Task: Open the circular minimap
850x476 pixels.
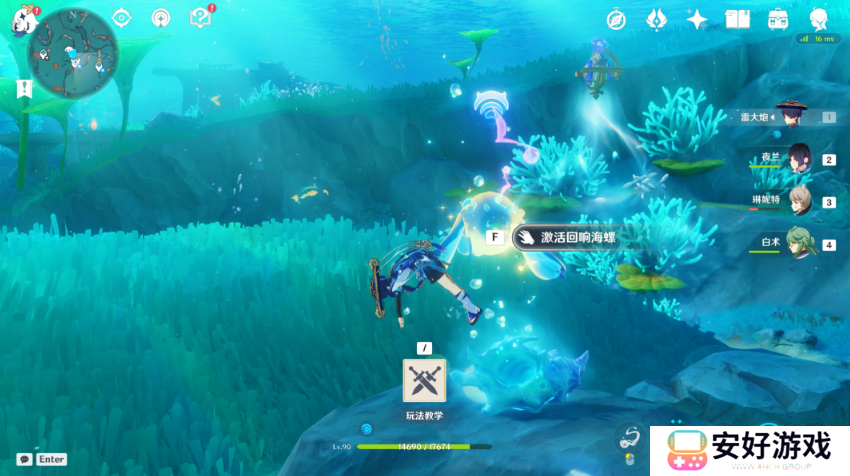Action: click(73, 52)
